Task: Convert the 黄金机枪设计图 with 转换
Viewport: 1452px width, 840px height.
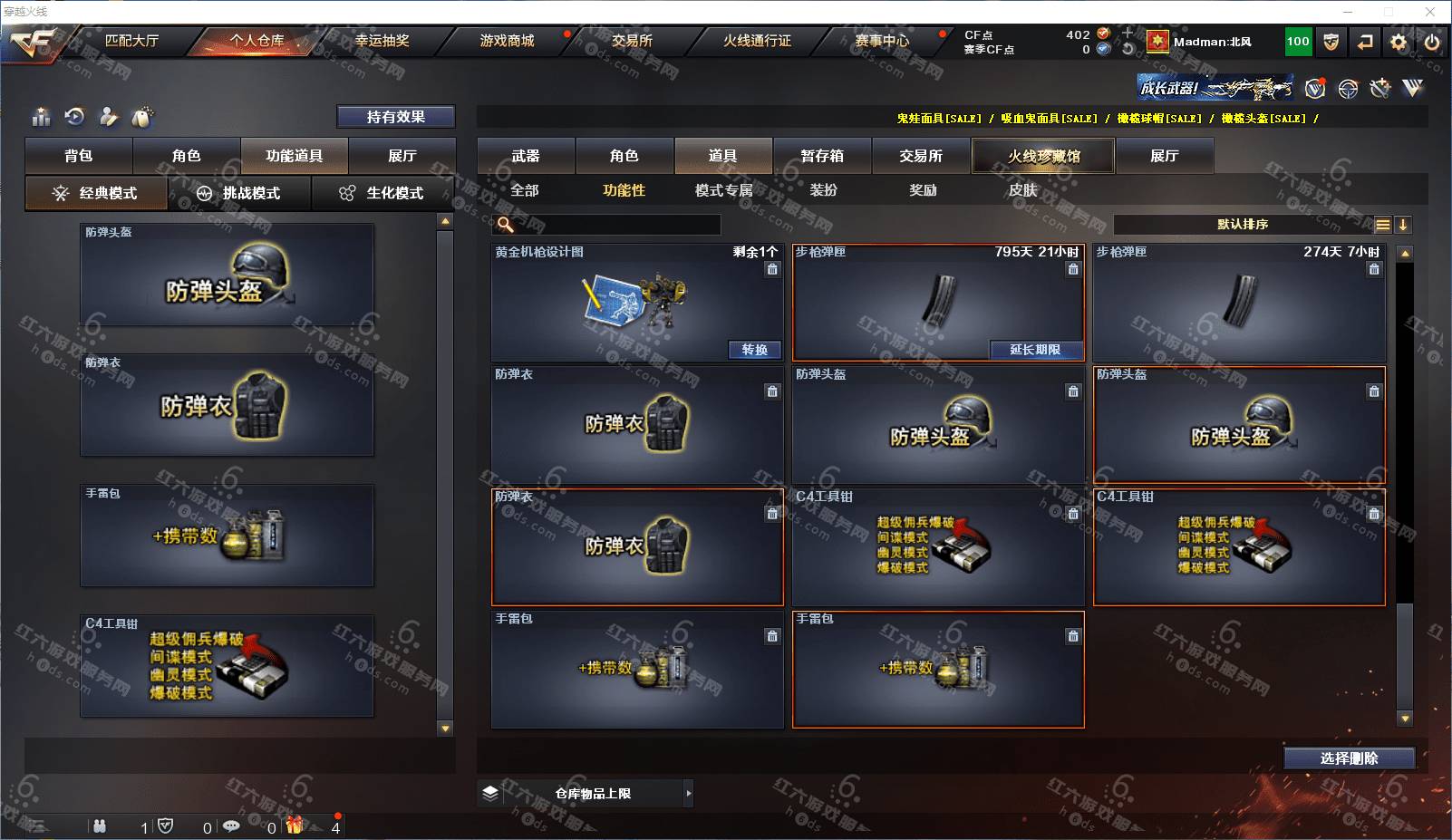Action: [755, 350]
